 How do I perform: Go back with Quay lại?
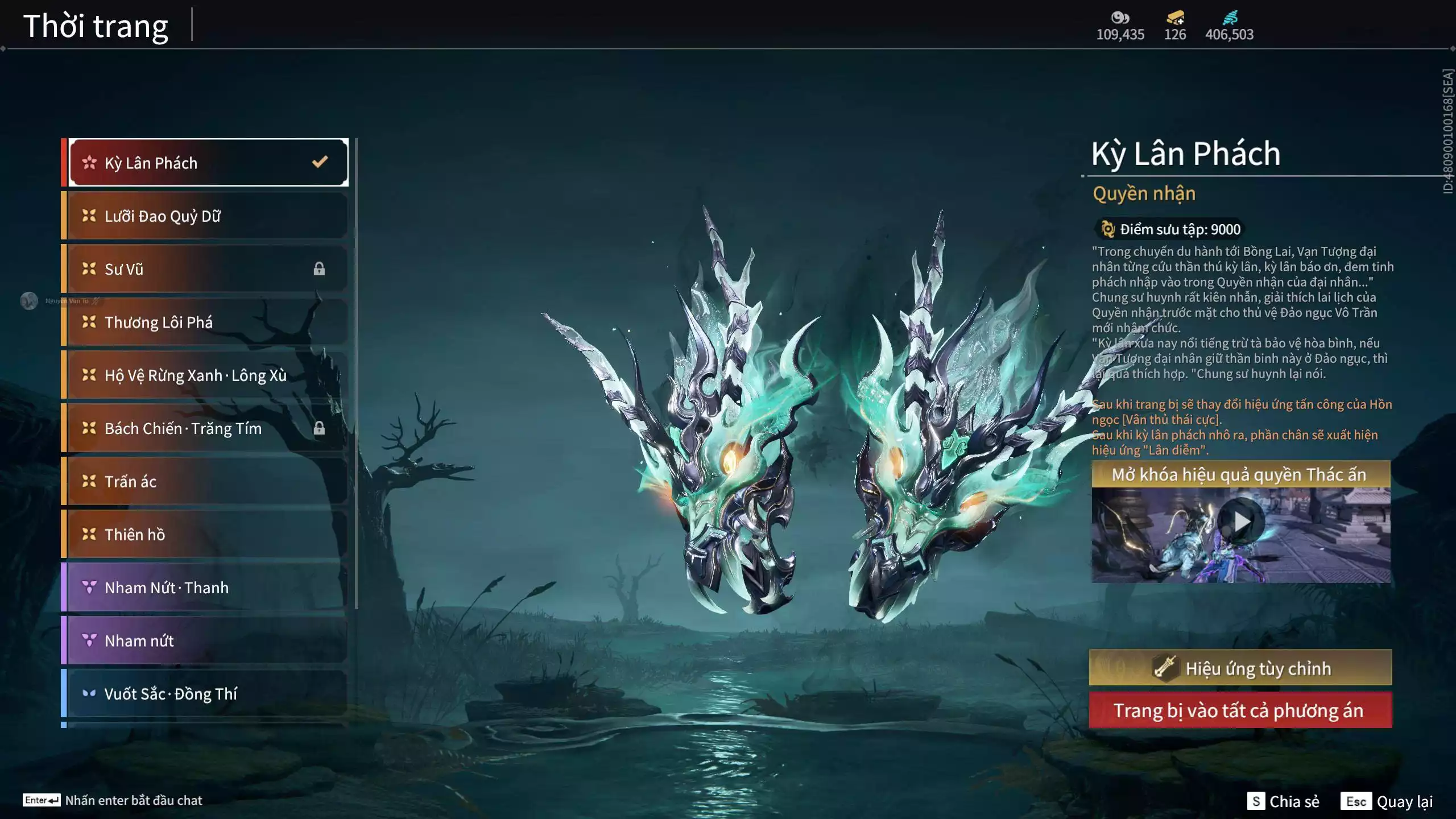pos(1387,801)
